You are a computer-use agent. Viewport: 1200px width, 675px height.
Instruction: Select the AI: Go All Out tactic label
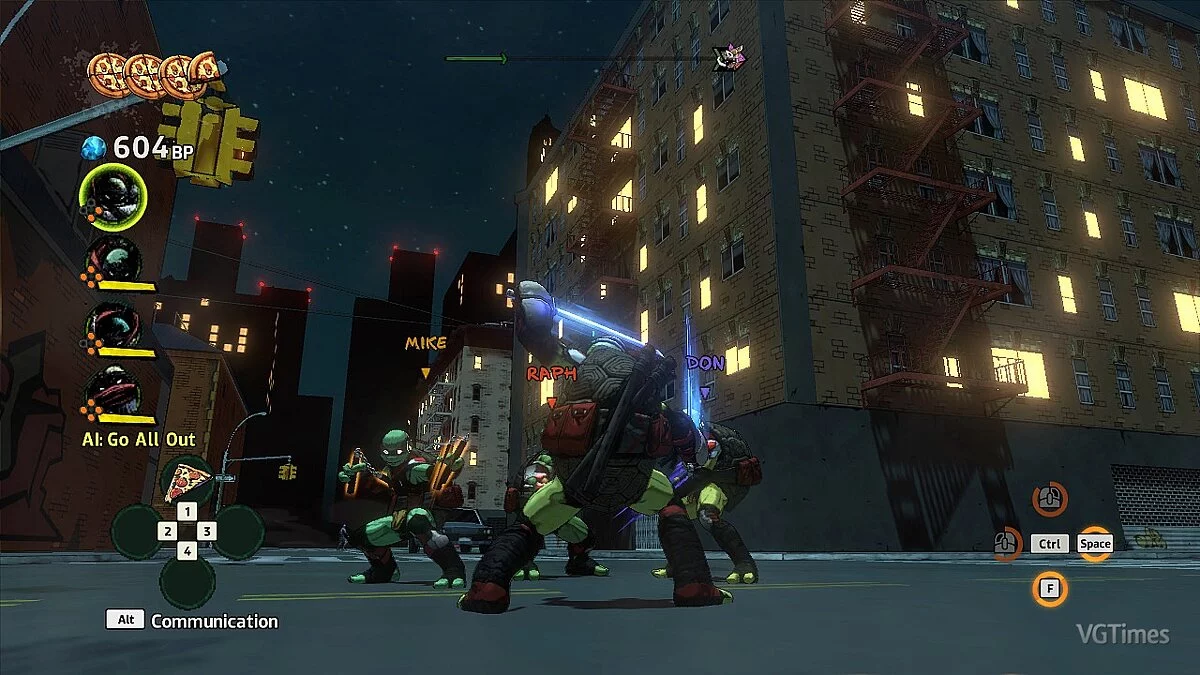click(x=139, y=439)
